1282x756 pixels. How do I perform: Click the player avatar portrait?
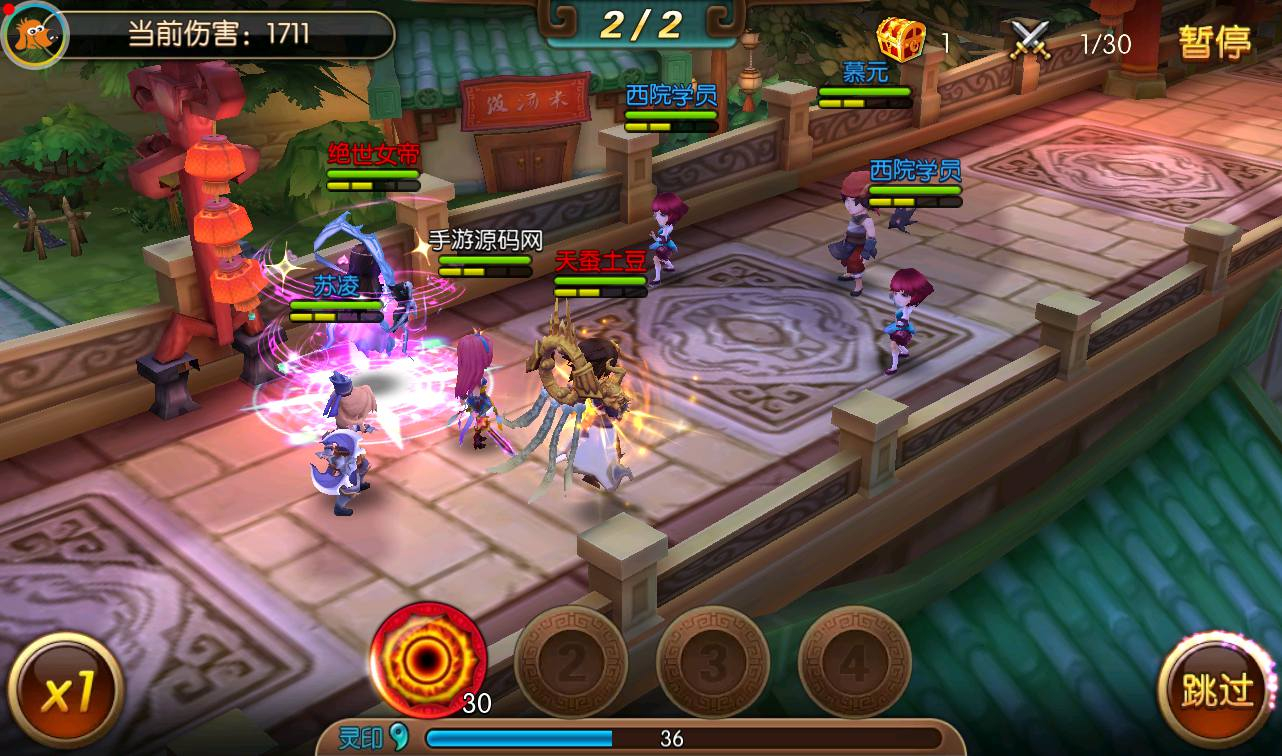[x=35, y=35]
